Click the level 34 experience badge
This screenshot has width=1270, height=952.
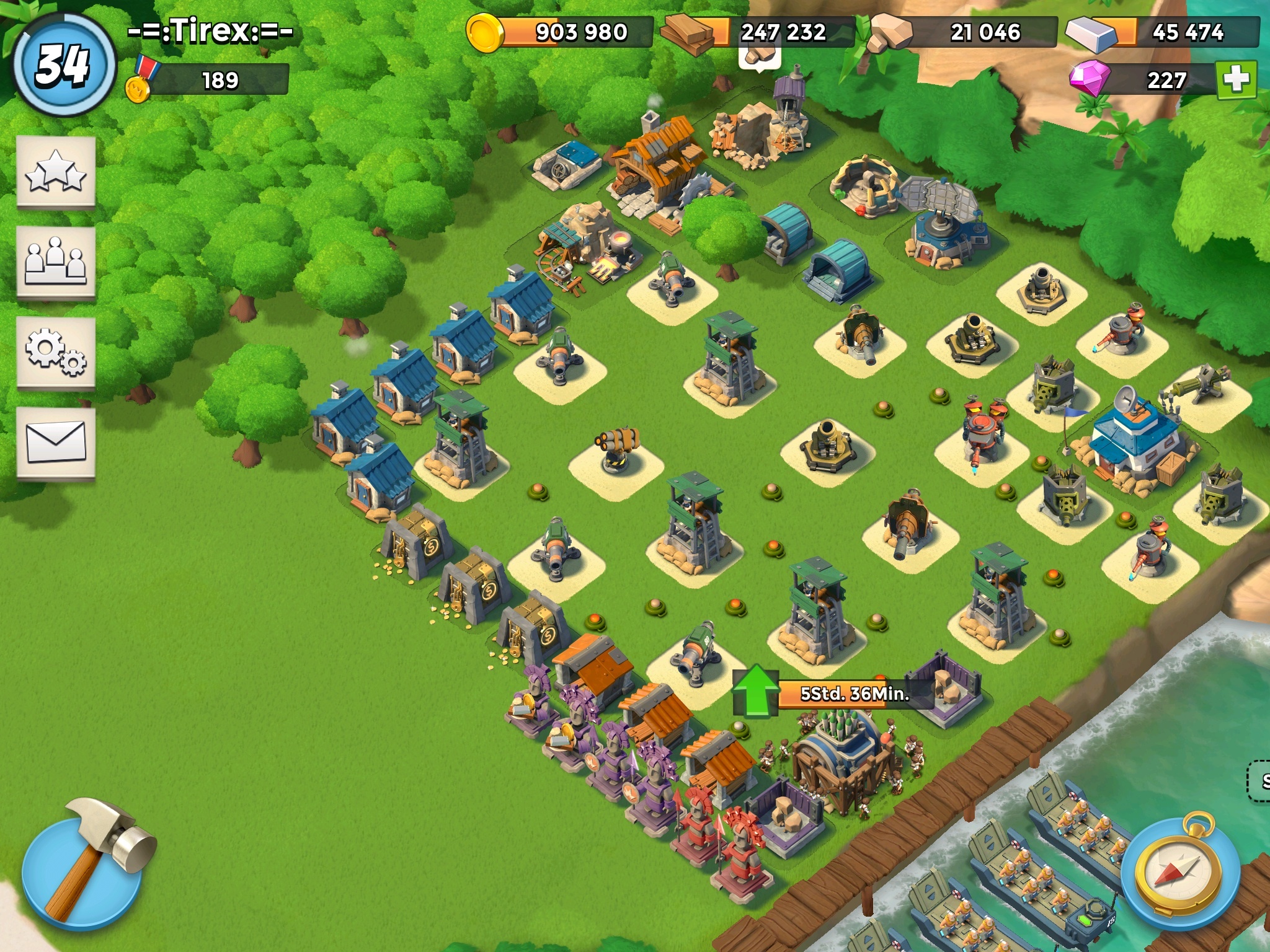(x=63, y=65)
